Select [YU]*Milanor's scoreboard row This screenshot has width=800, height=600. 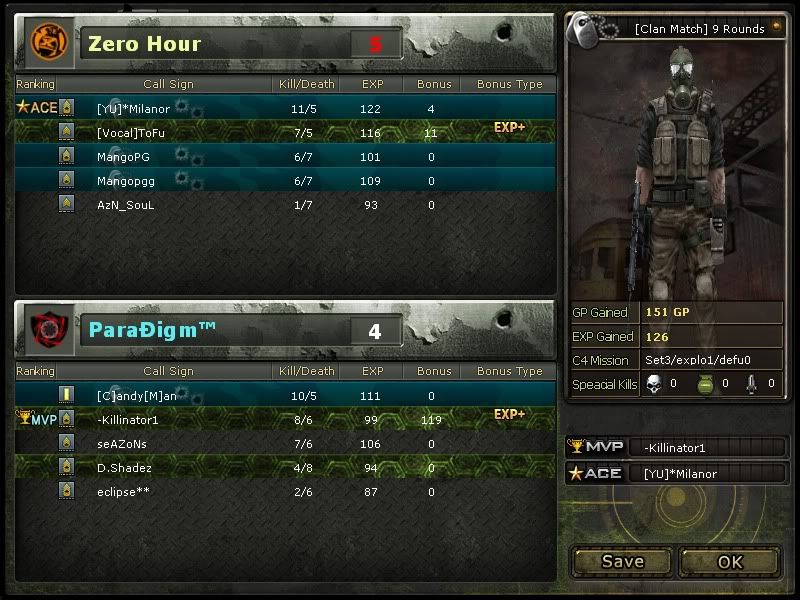[x=285, y=108]
